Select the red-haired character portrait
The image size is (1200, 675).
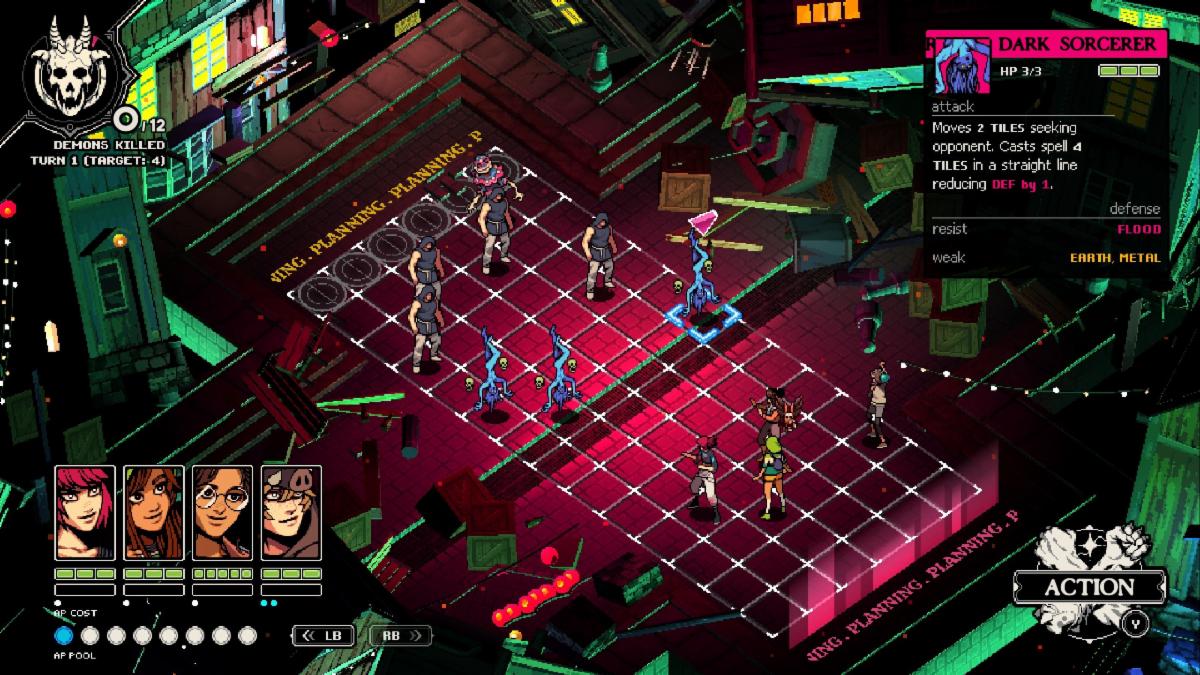tap(85, 512)
